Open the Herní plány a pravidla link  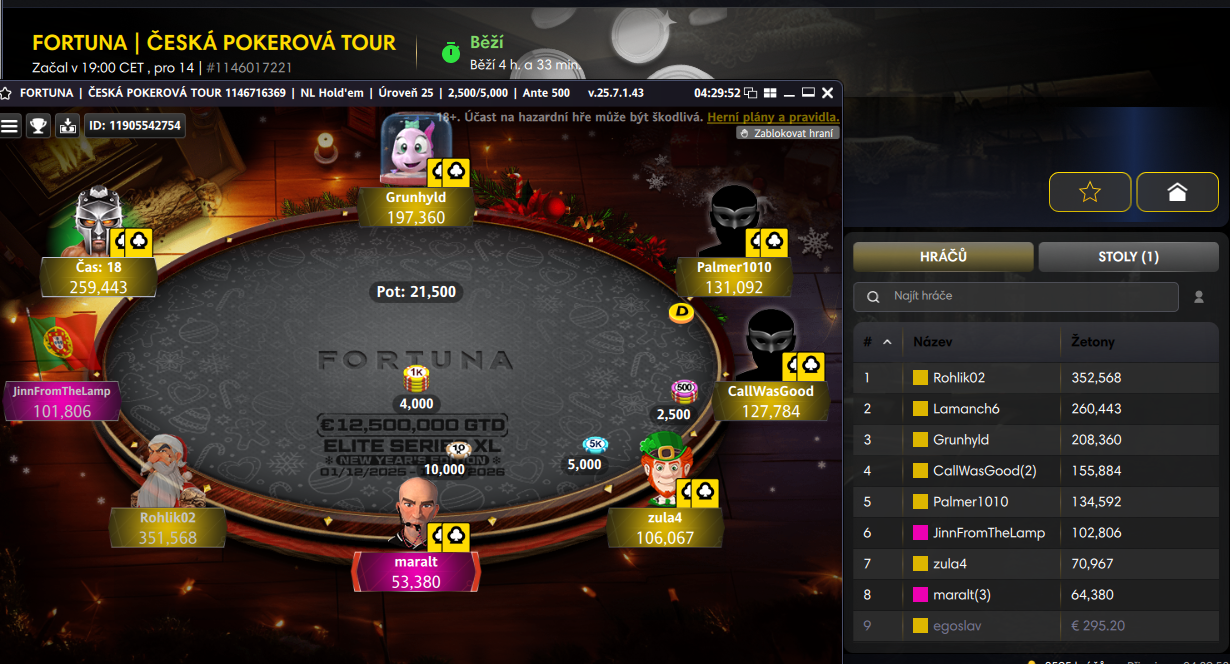773,117
